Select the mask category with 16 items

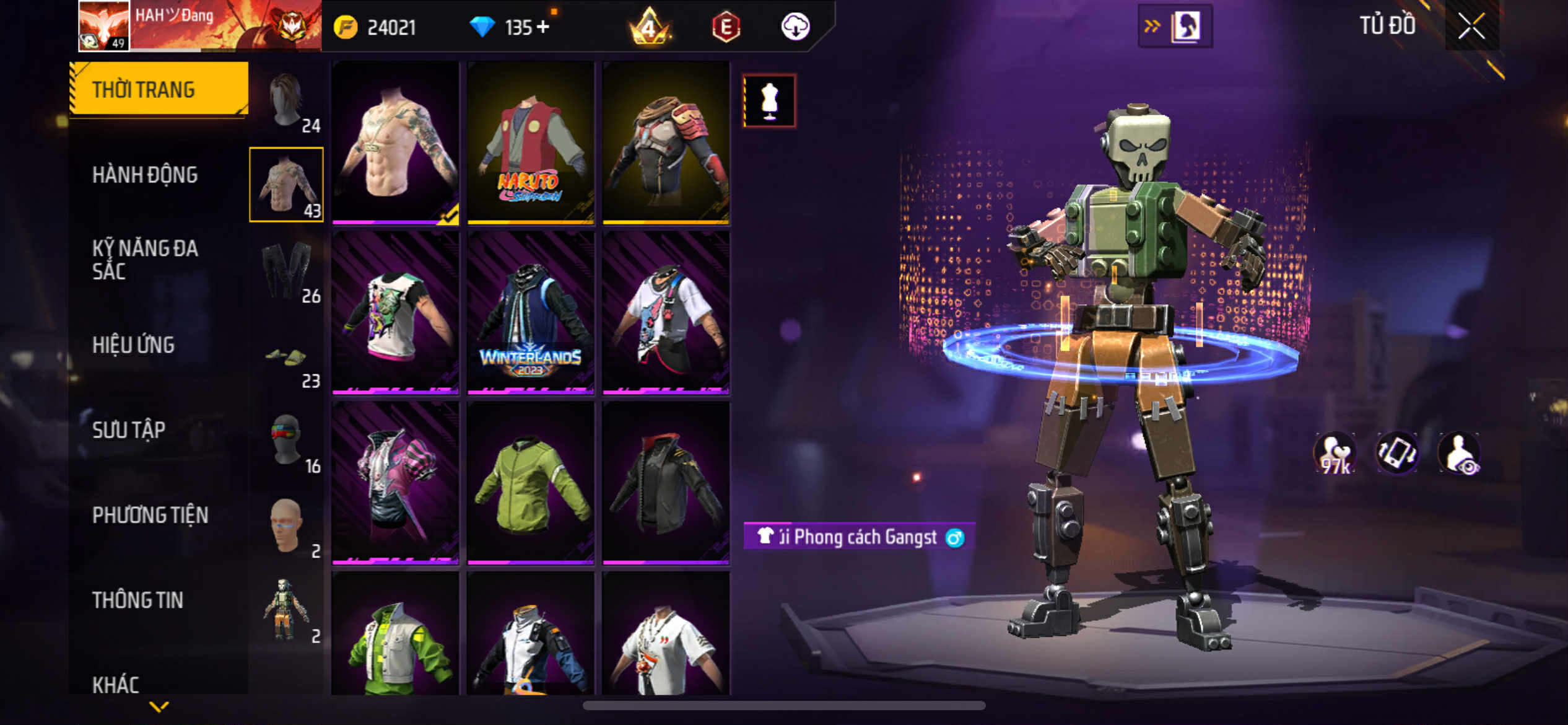(x=287, y=441)
